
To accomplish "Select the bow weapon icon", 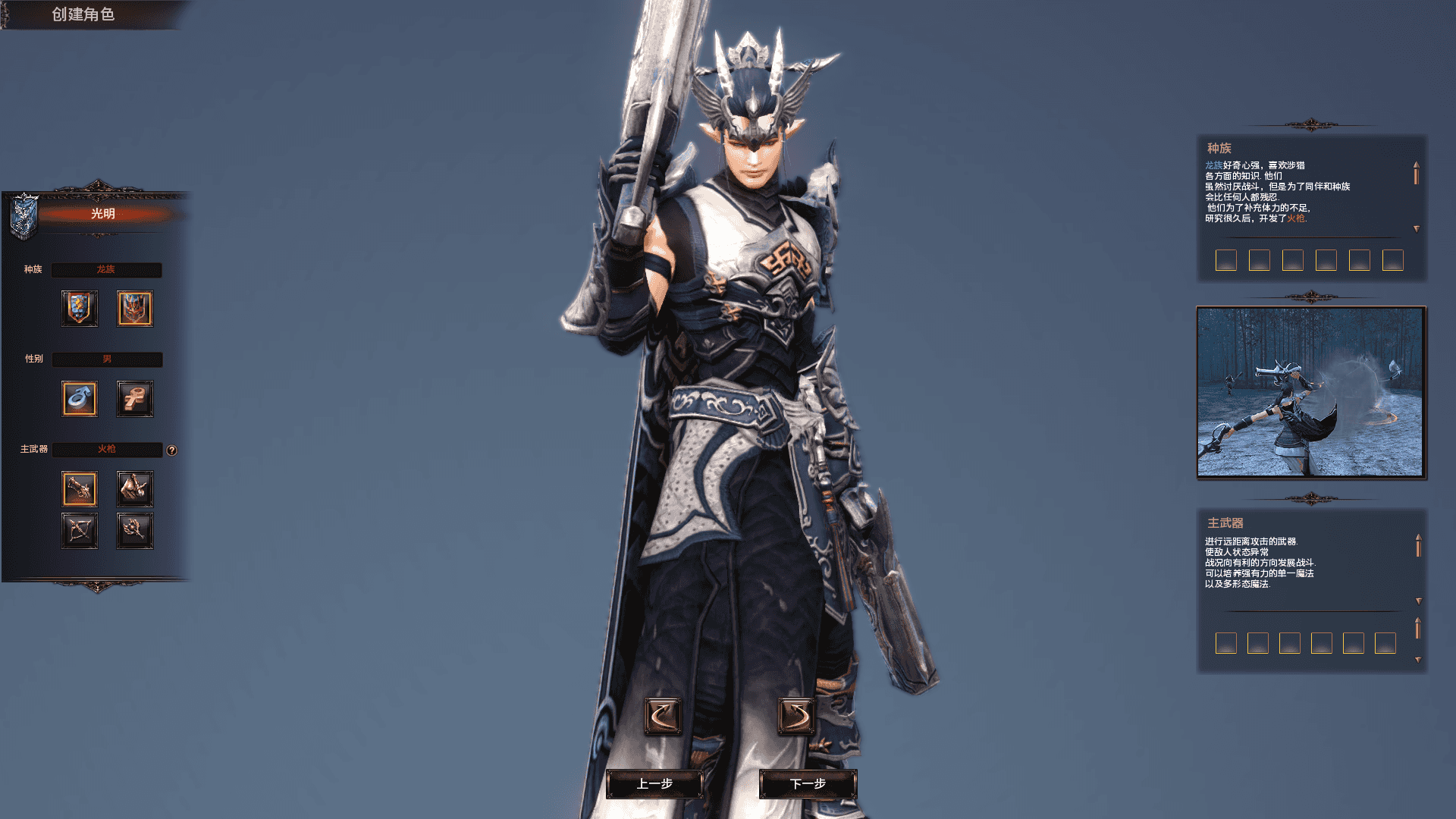I will coord(79,530).
